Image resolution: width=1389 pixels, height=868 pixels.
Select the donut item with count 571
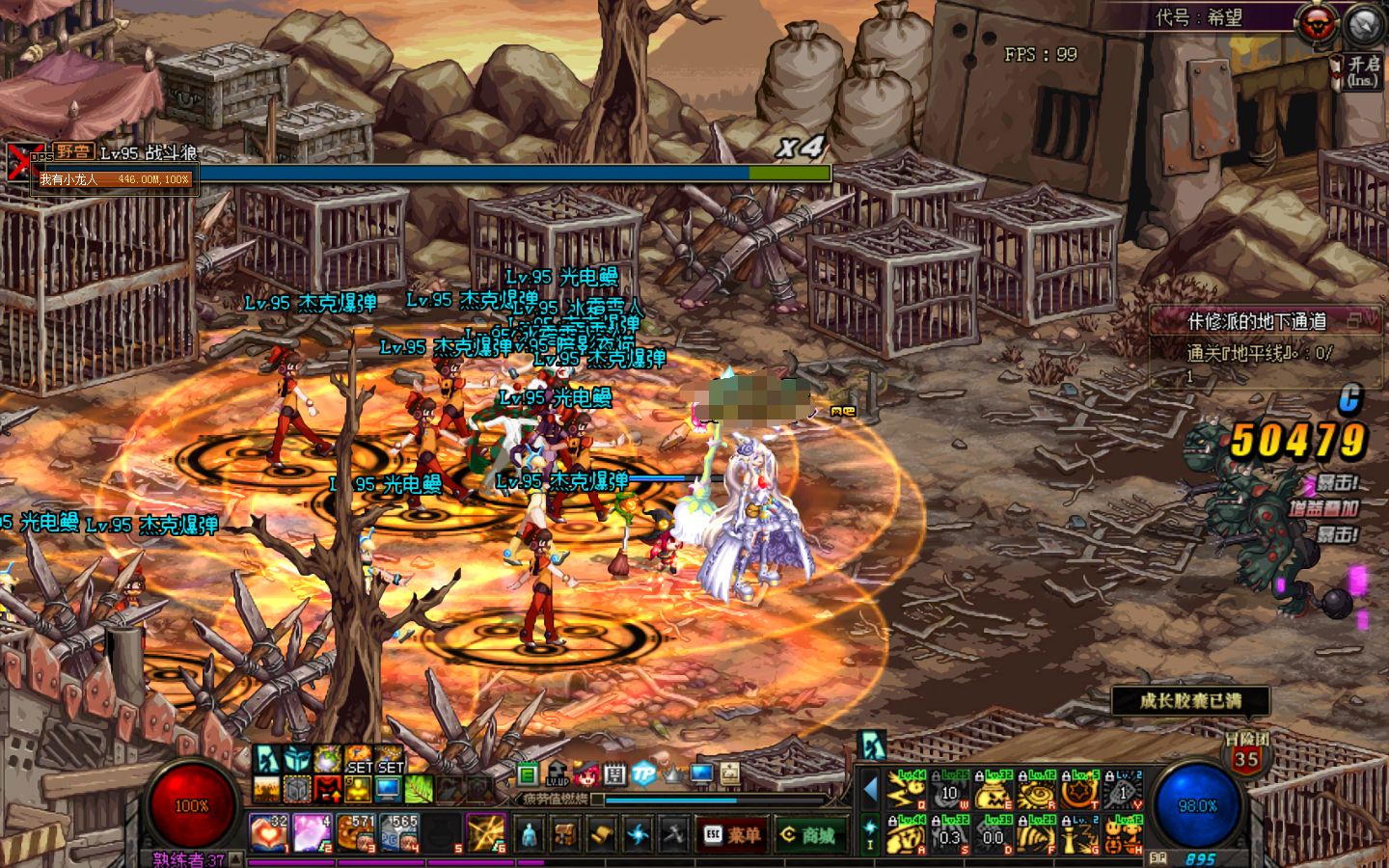coord(356,832)
